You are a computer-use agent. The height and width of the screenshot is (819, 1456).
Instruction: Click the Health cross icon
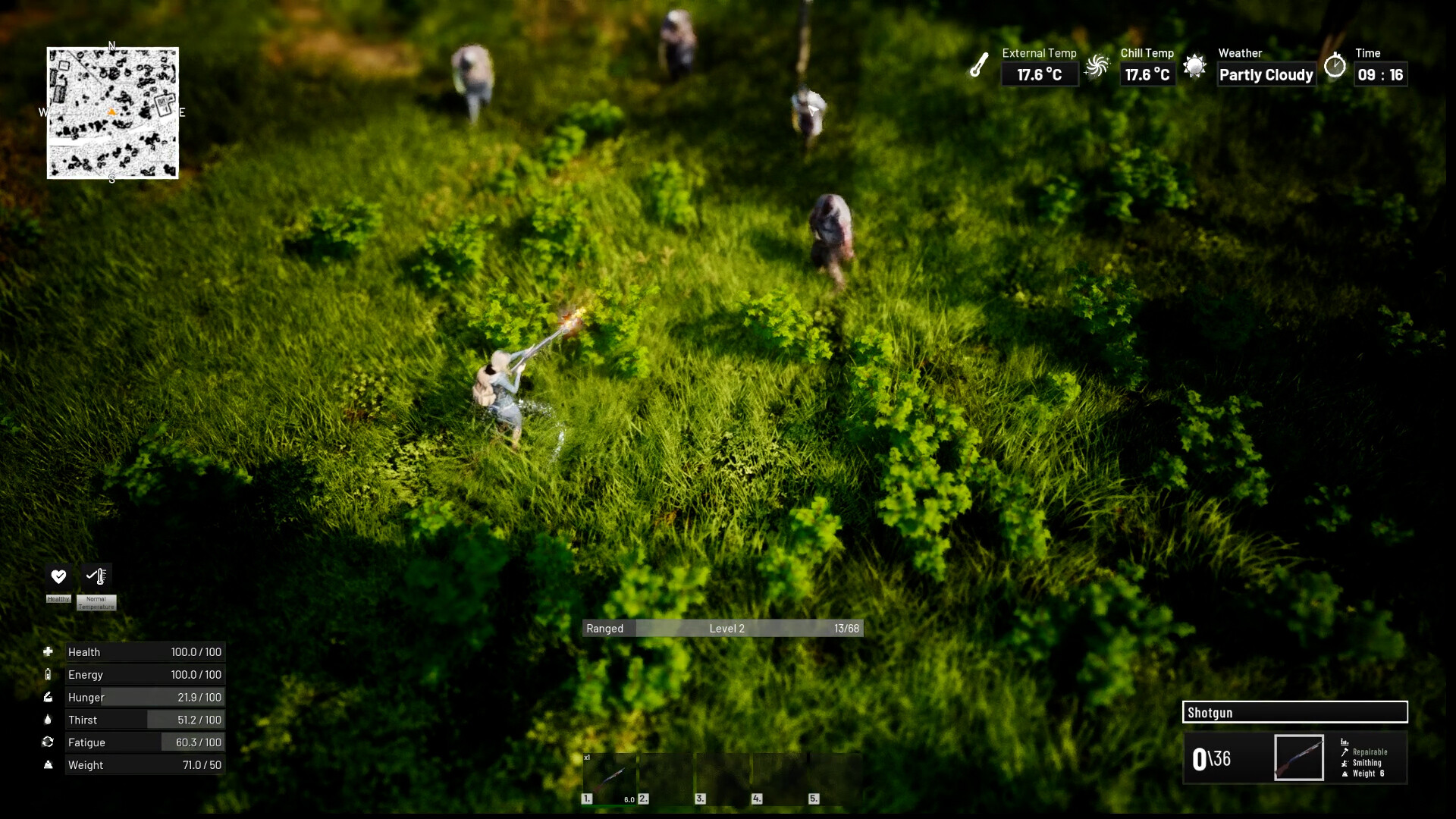click(49, 651)
